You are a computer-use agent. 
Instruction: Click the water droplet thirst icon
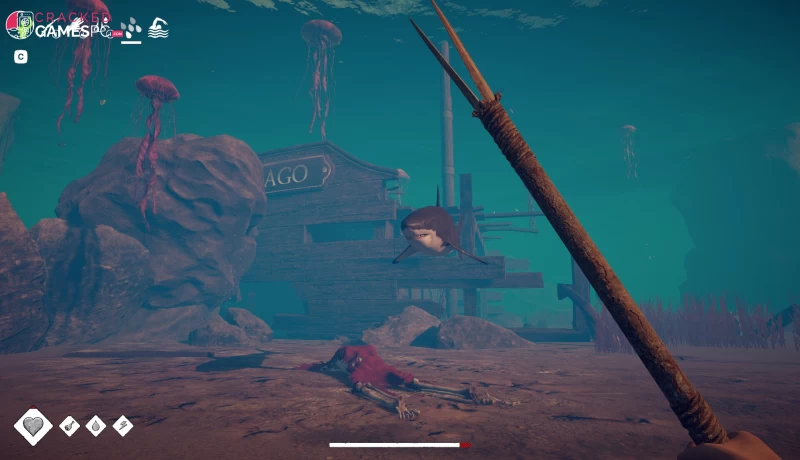tap(96, 426)
